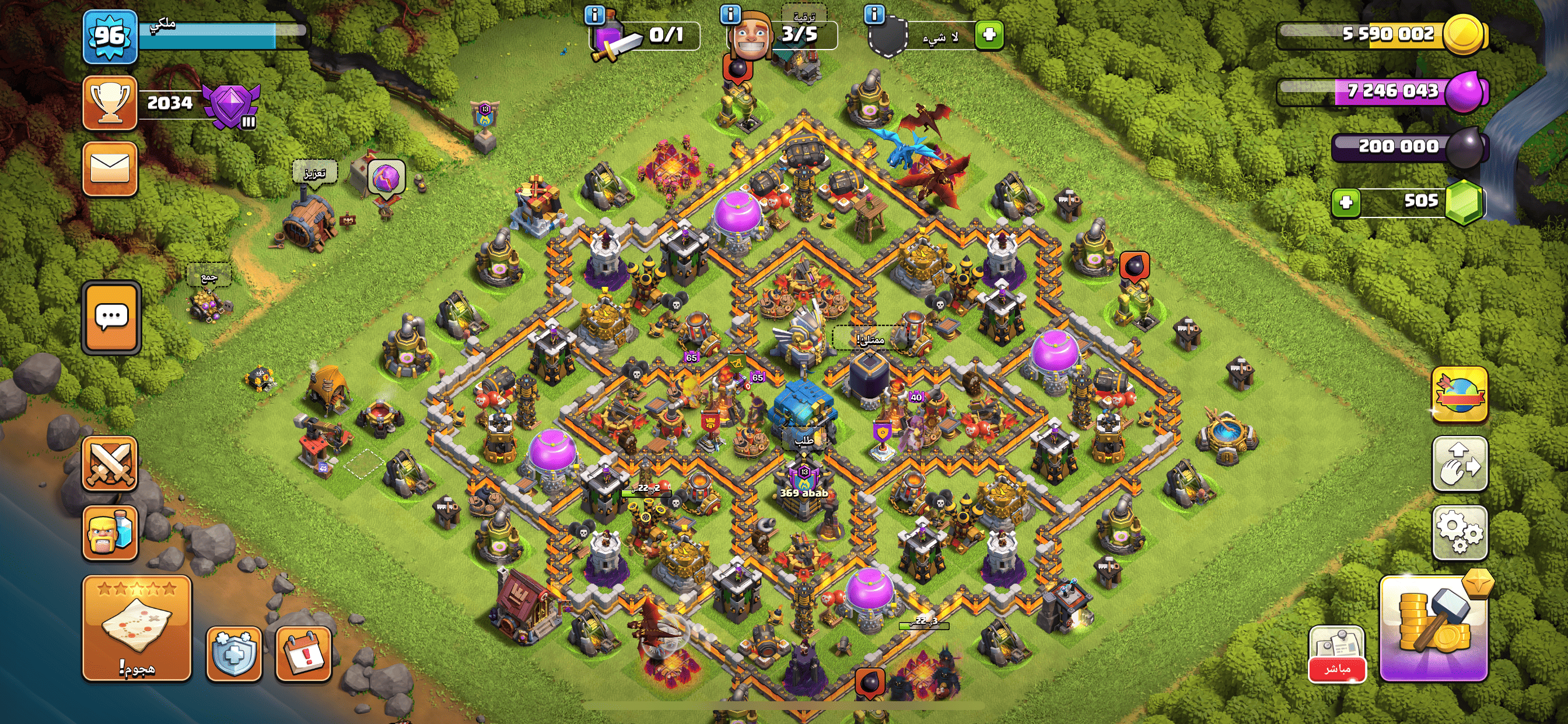Open the army training barbarian button
This screenshot has width=1568, height=724.
click(110, 532)
